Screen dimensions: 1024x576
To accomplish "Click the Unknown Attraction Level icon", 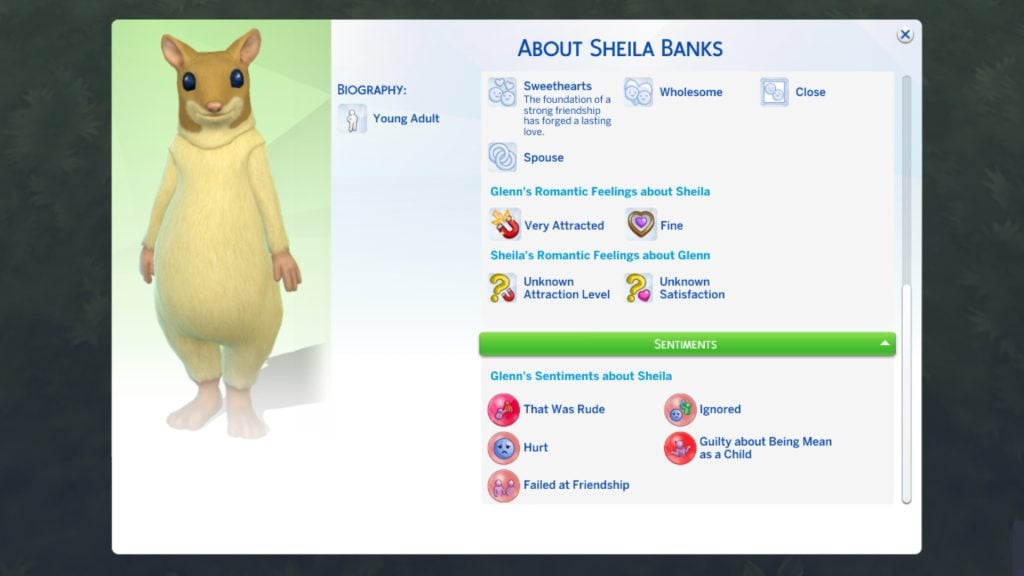I will 503,288.
